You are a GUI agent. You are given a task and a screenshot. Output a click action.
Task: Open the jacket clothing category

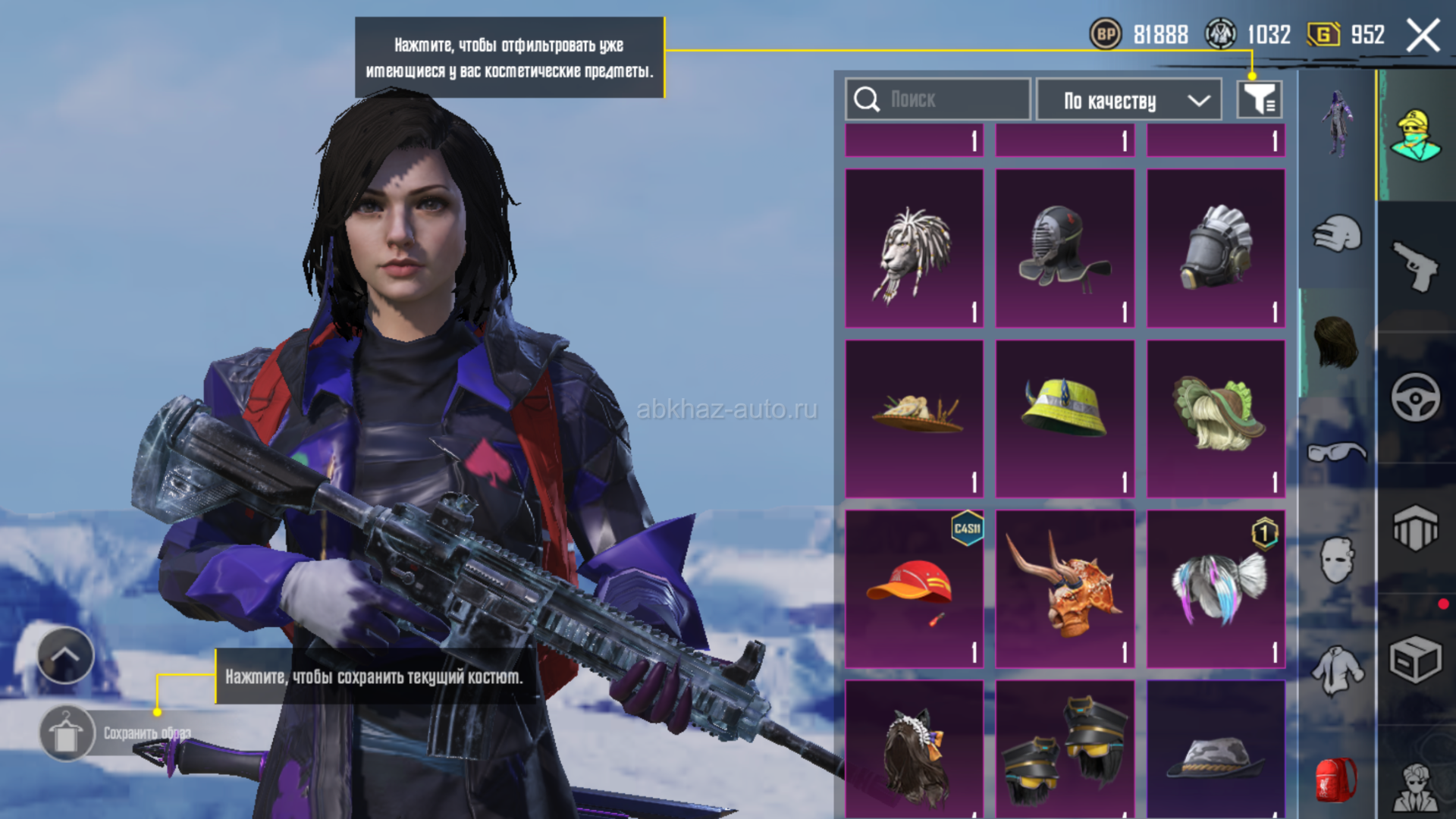[1336, 670]
